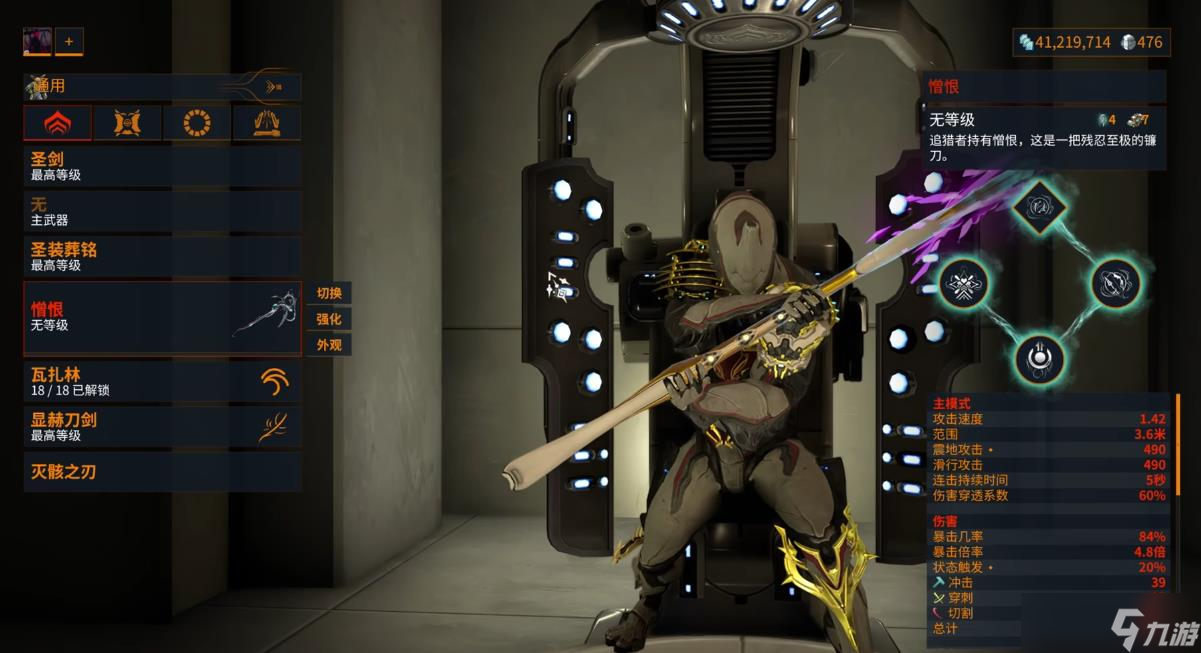Open 强化 upgrade for the weapon

click(329, 319)
